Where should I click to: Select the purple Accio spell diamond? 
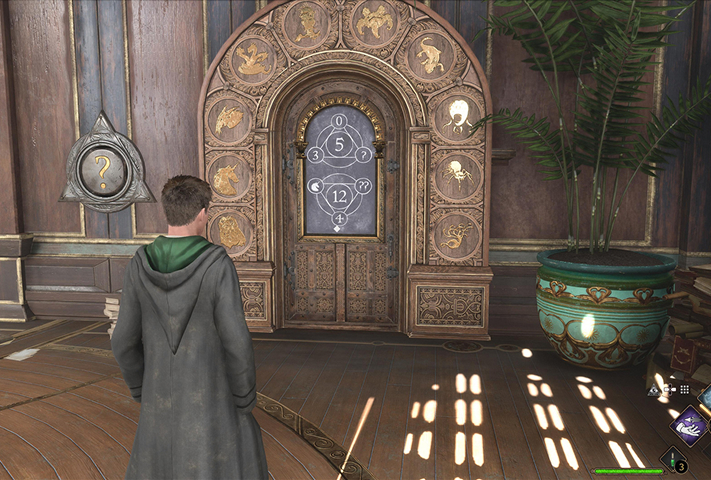coord(688,426)
